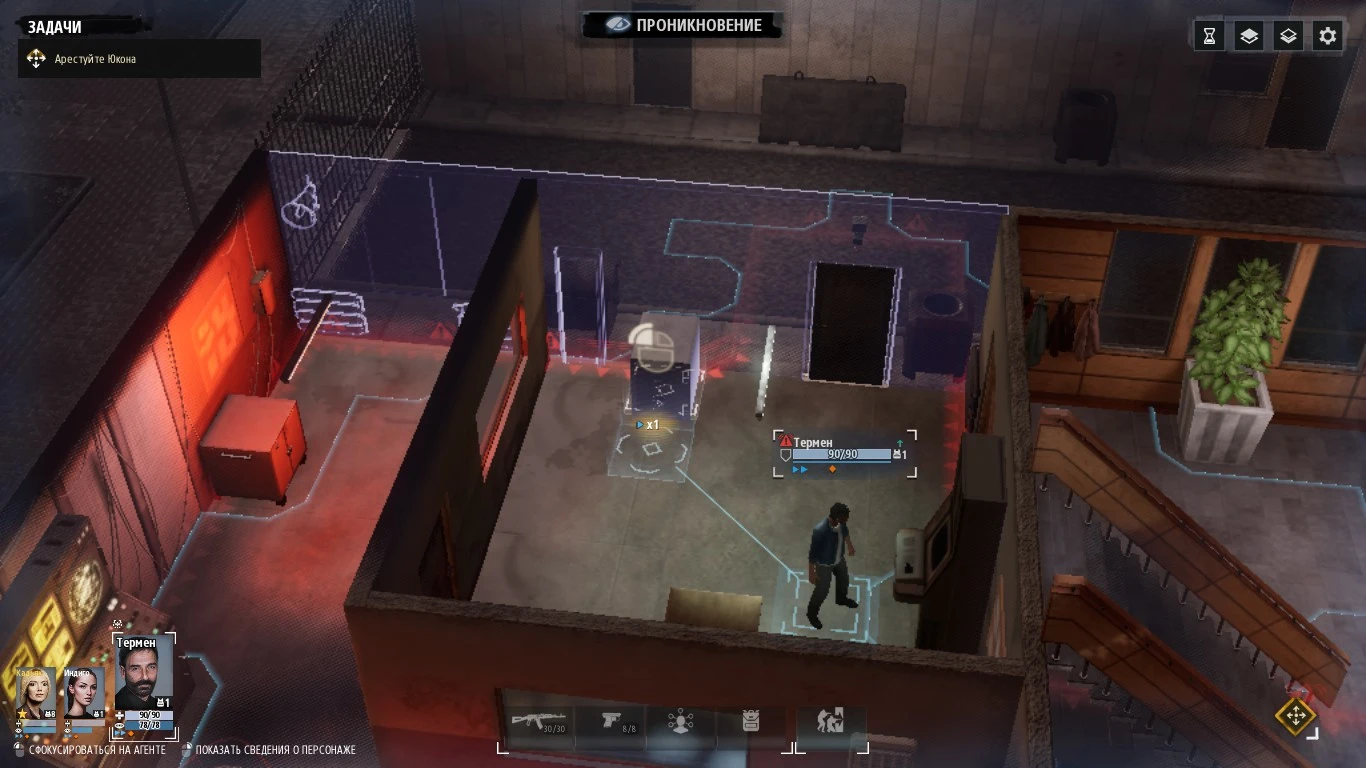Image resolution: width=1366 pixels, height=768 pixels.
Task: Open Термен's backpack inventory icon
Action: [x=751, y=721]
